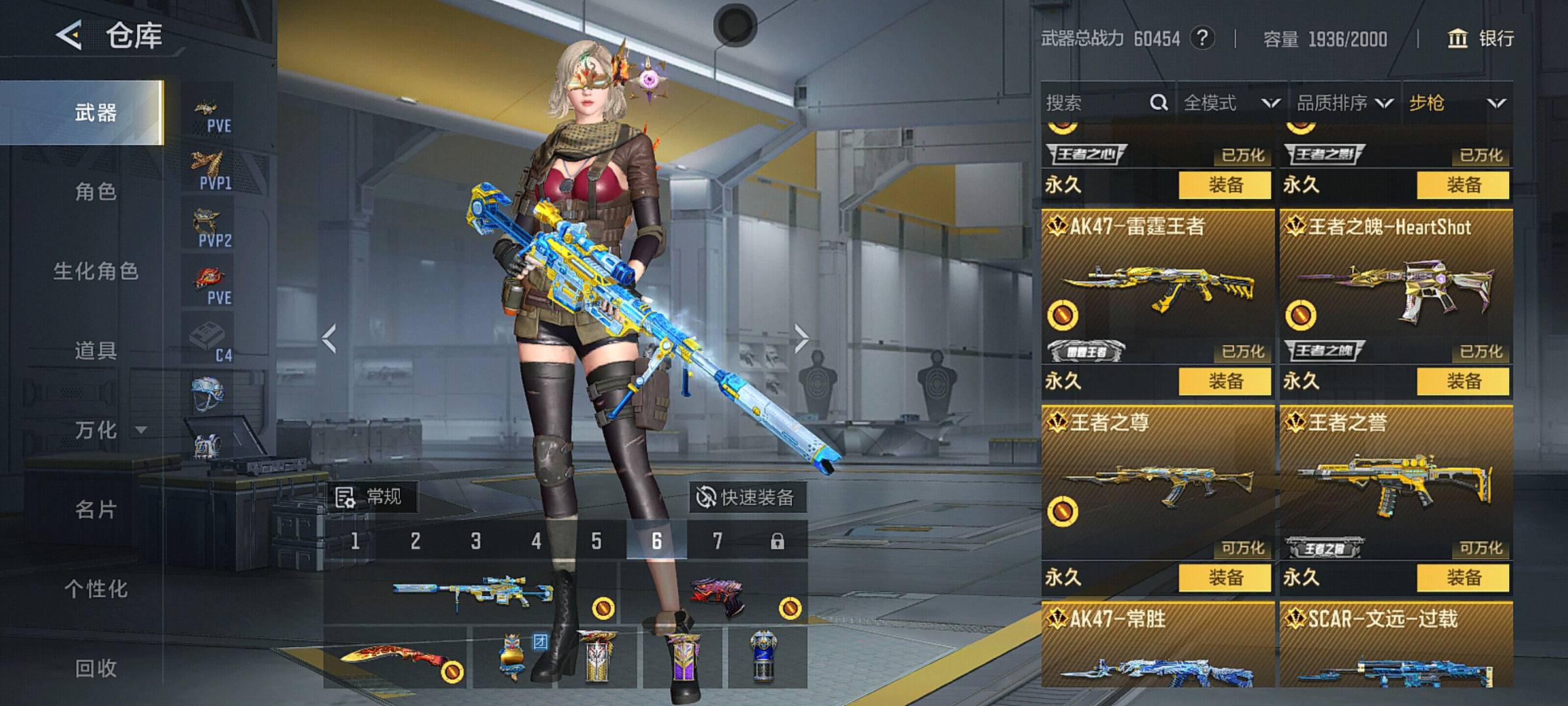Open the 步枪 weapon type dropdown
The width and height of the screenshot is (1568, 706).
[x=1457, y=103]
